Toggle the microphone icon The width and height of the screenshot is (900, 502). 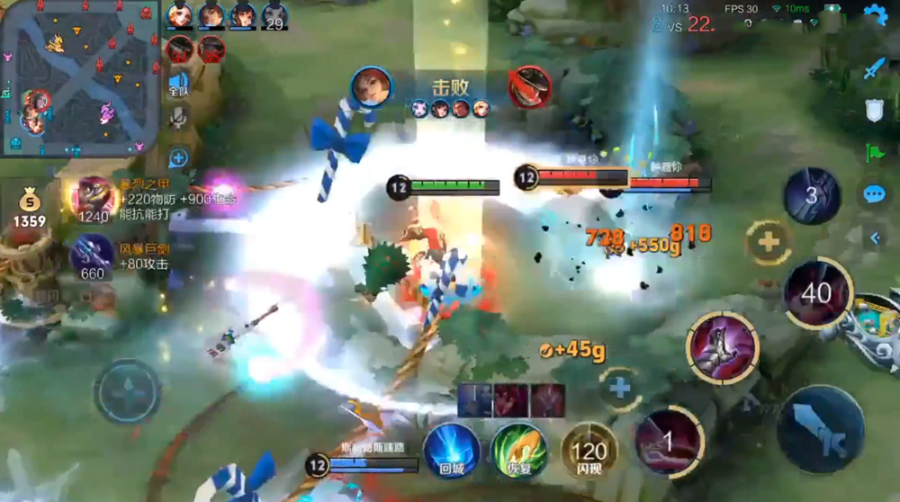tap(178, 118)
